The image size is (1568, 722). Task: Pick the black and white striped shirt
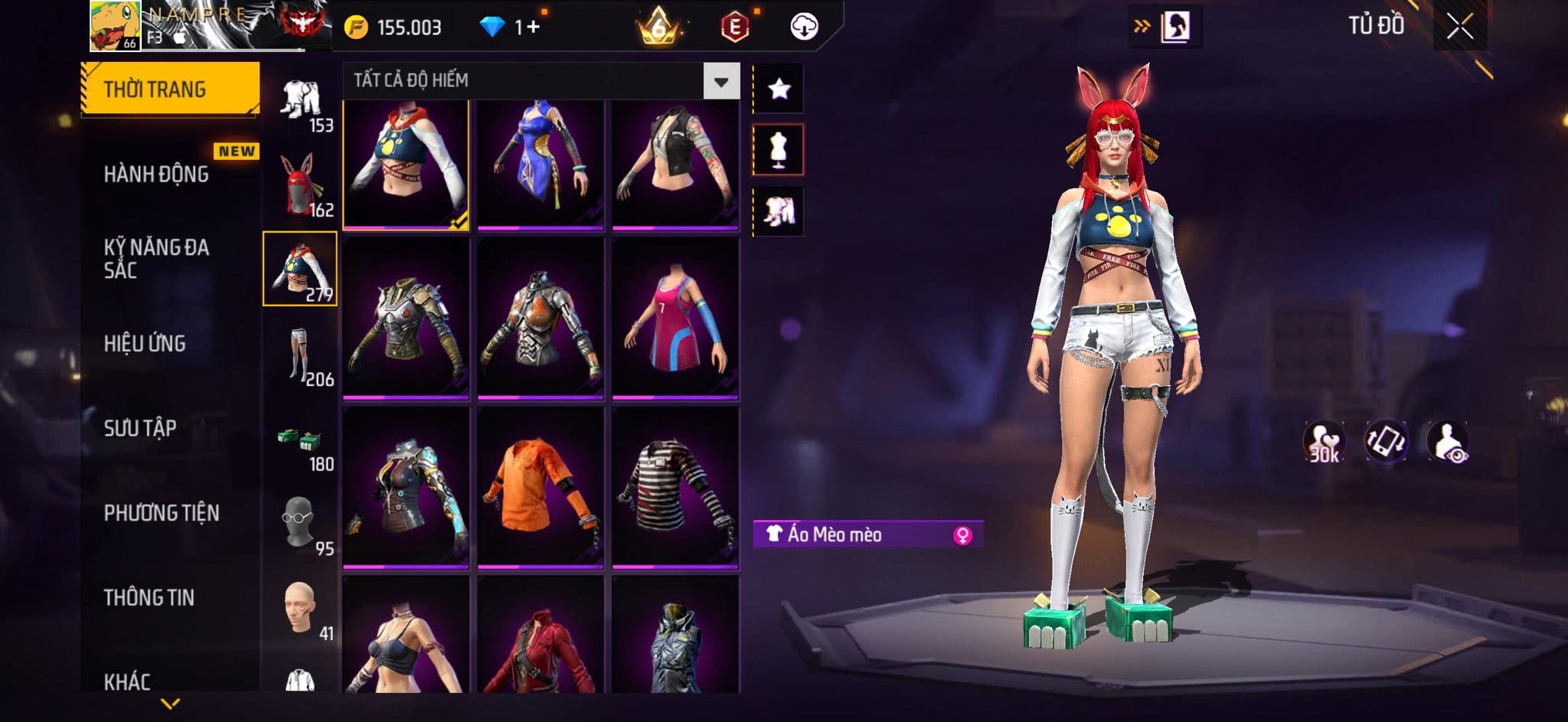click(x=675, y=488)
